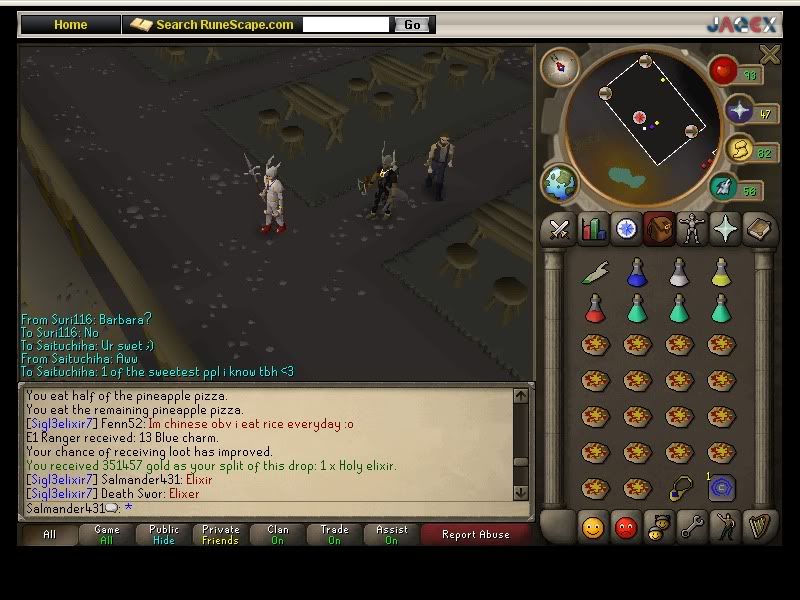Image resolution: width=800 pixels, height=600 pixels.
Task: Toggle the run energy boot orb
Action: click(723, 187)
